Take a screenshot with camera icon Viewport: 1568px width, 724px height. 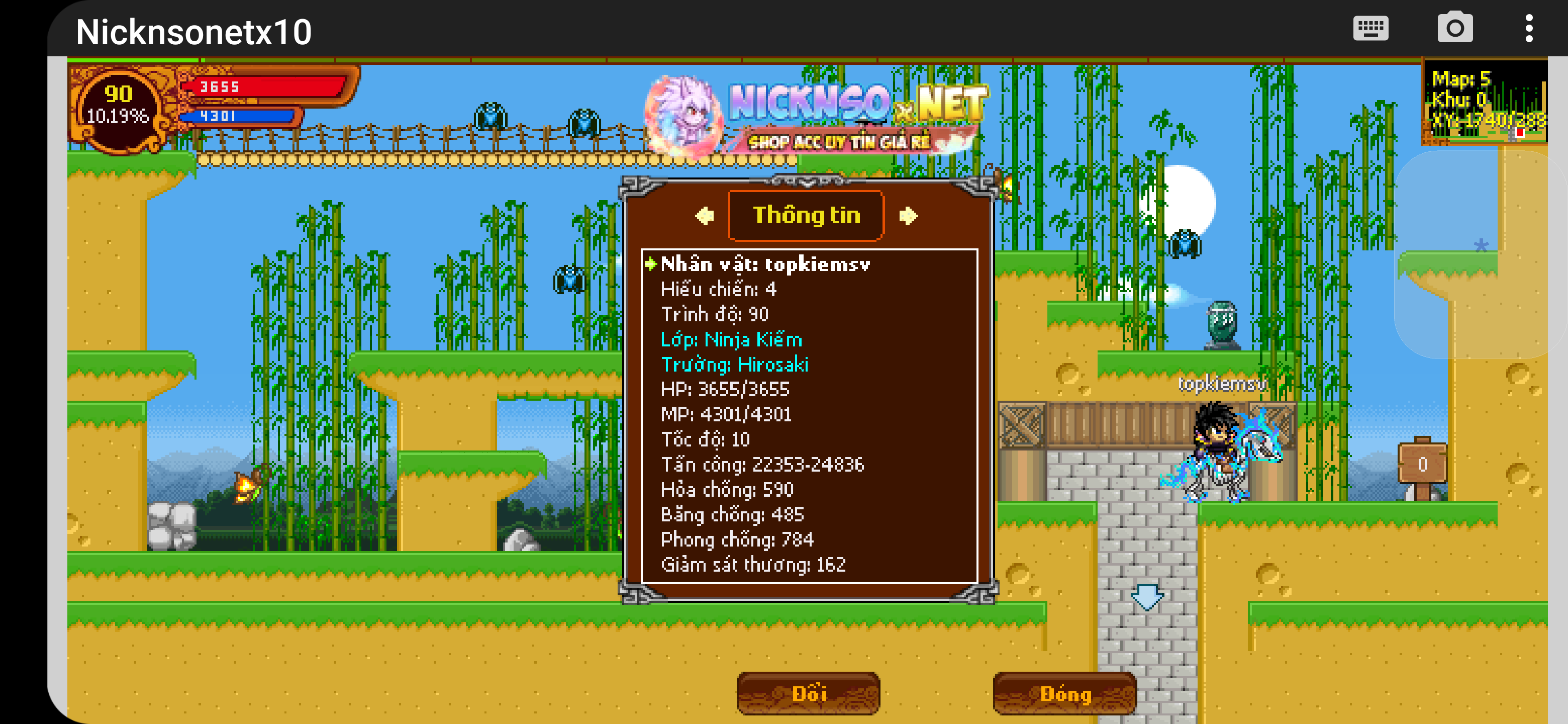1455,29
